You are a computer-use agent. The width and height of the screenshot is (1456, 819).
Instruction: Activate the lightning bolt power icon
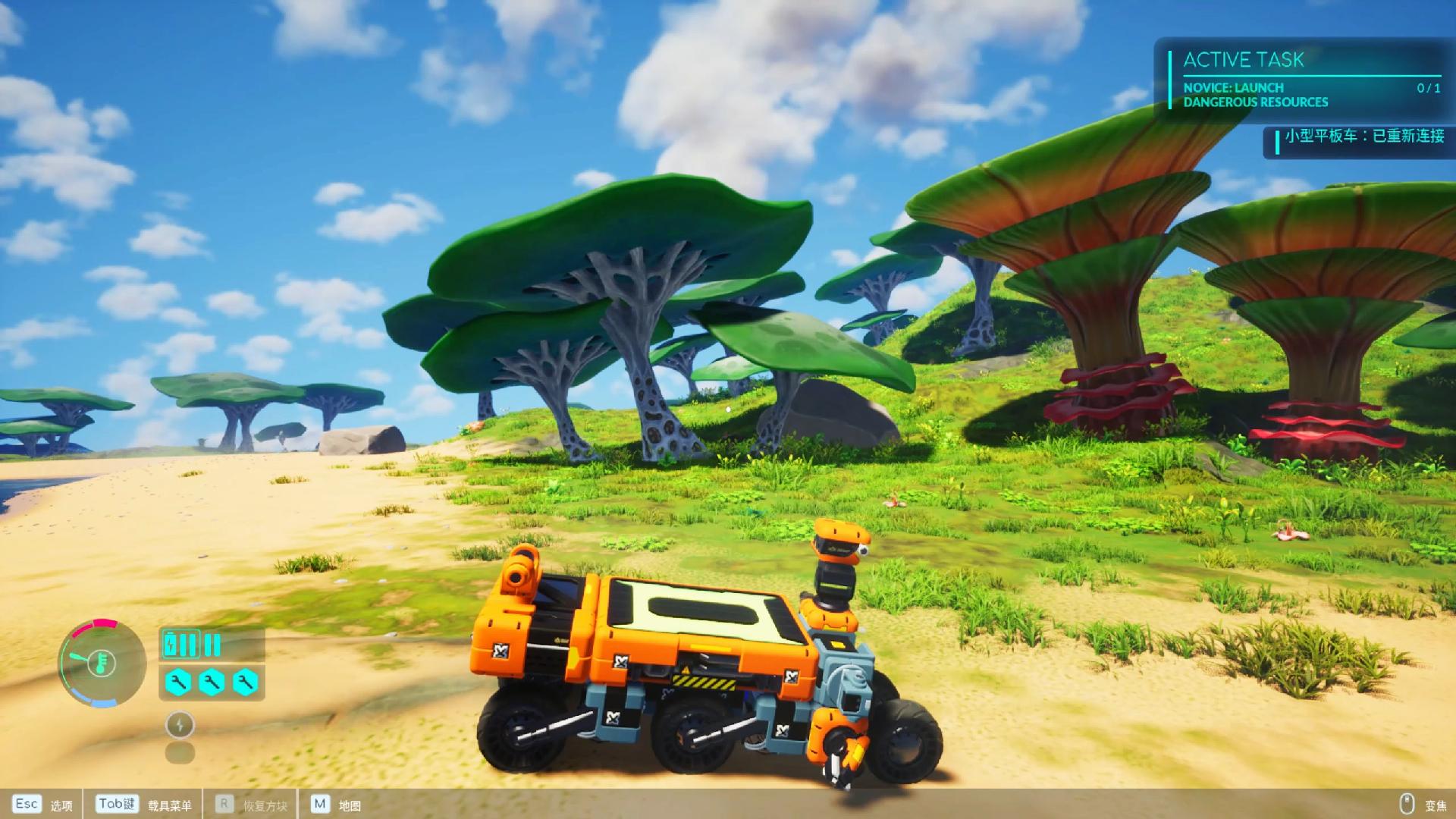[180, 725]
